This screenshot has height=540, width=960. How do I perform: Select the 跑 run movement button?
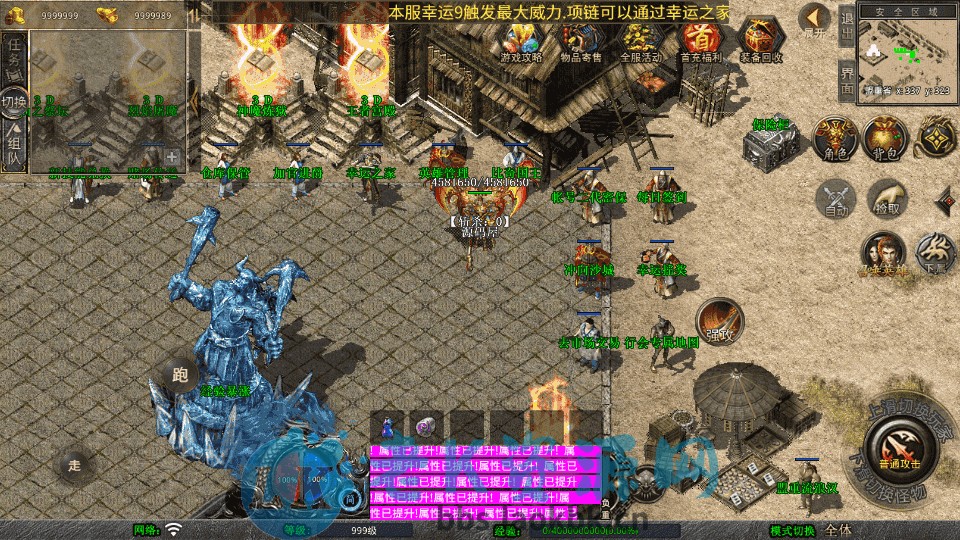pyautogui.click(x=180, y=376)
